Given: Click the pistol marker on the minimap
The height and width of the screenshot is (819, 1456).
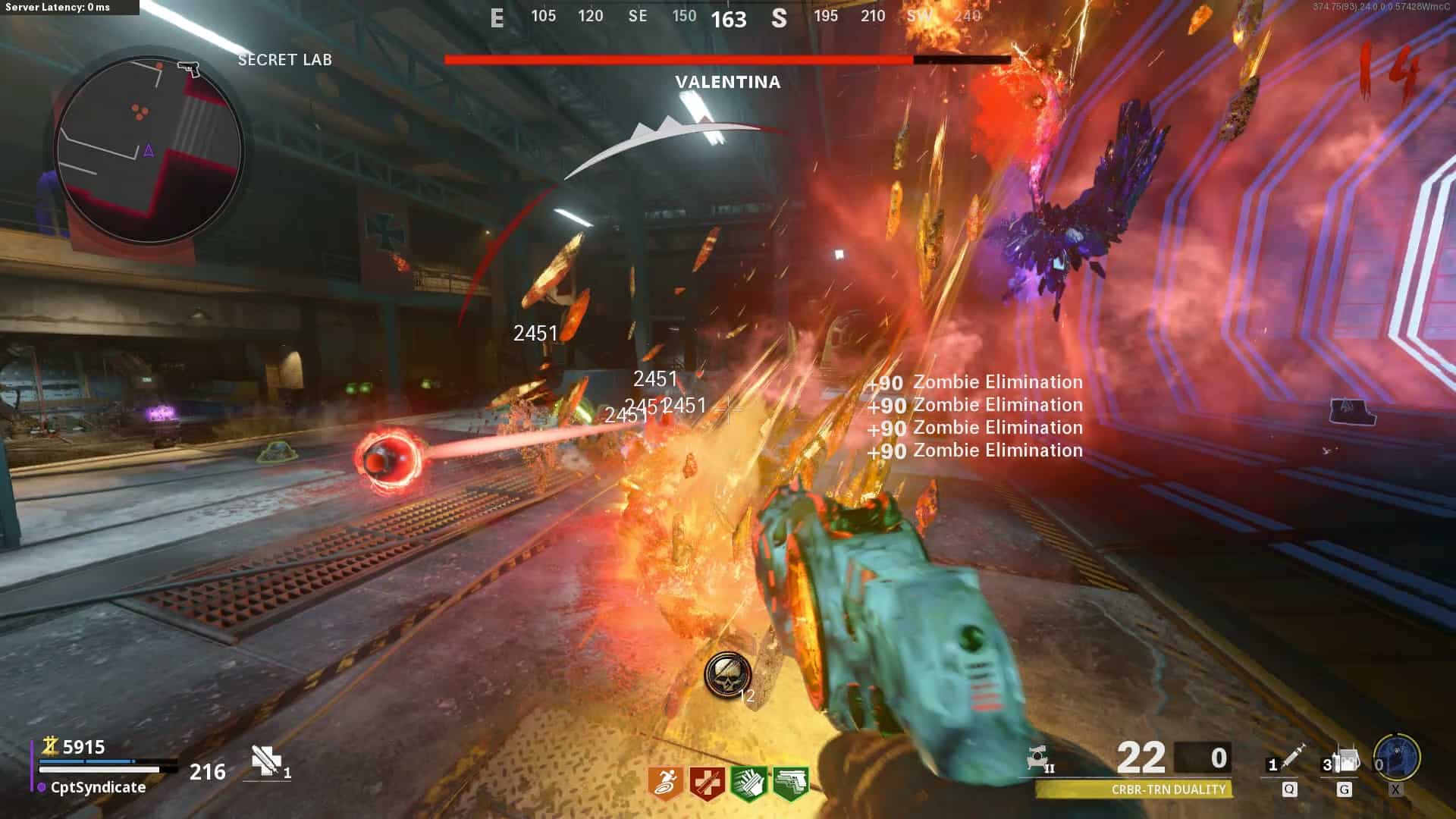Looking at the screenshot, I should coord(188,69).
